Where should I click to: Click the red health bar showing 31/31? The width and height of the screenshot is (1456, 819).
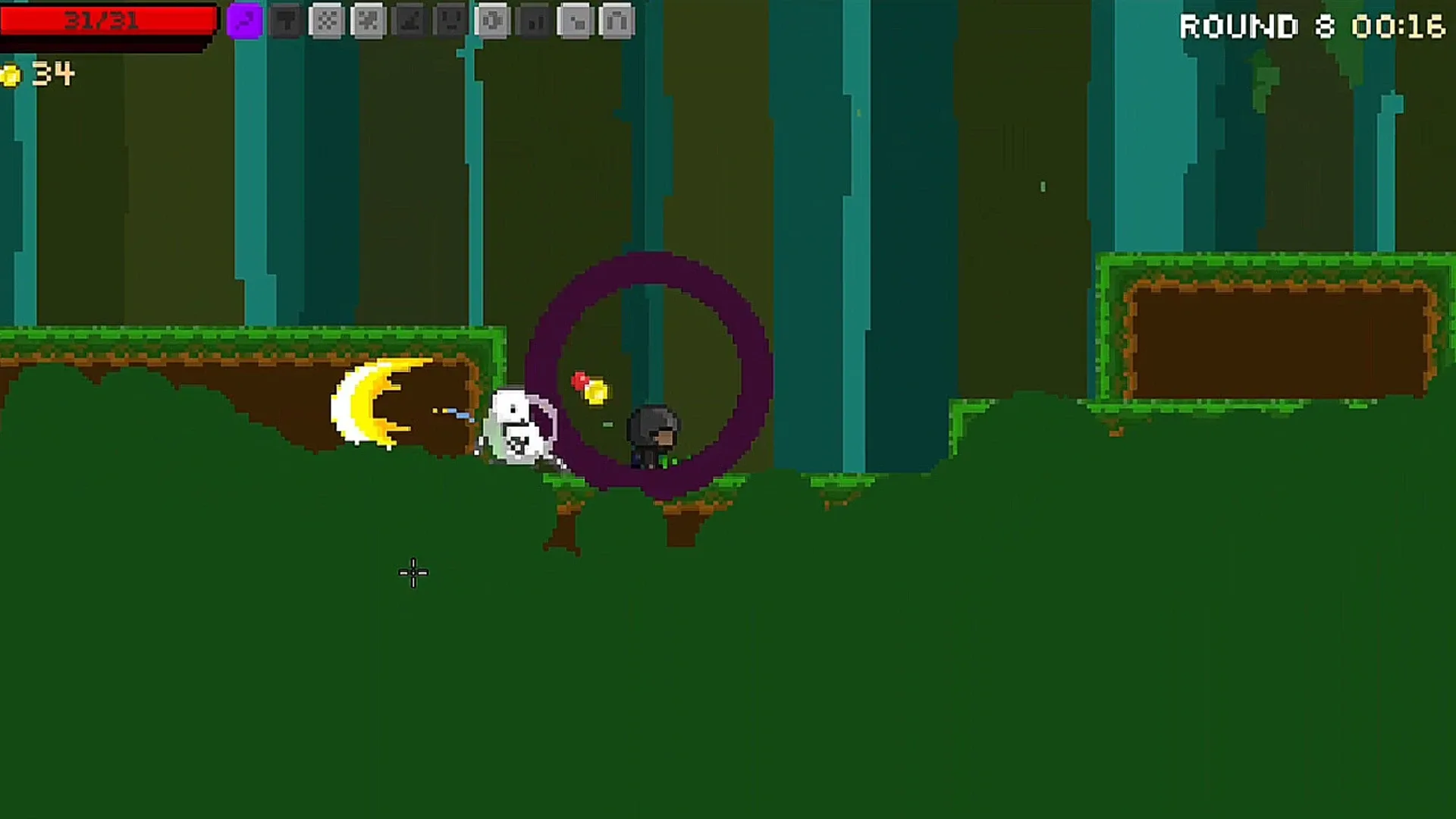106,21
